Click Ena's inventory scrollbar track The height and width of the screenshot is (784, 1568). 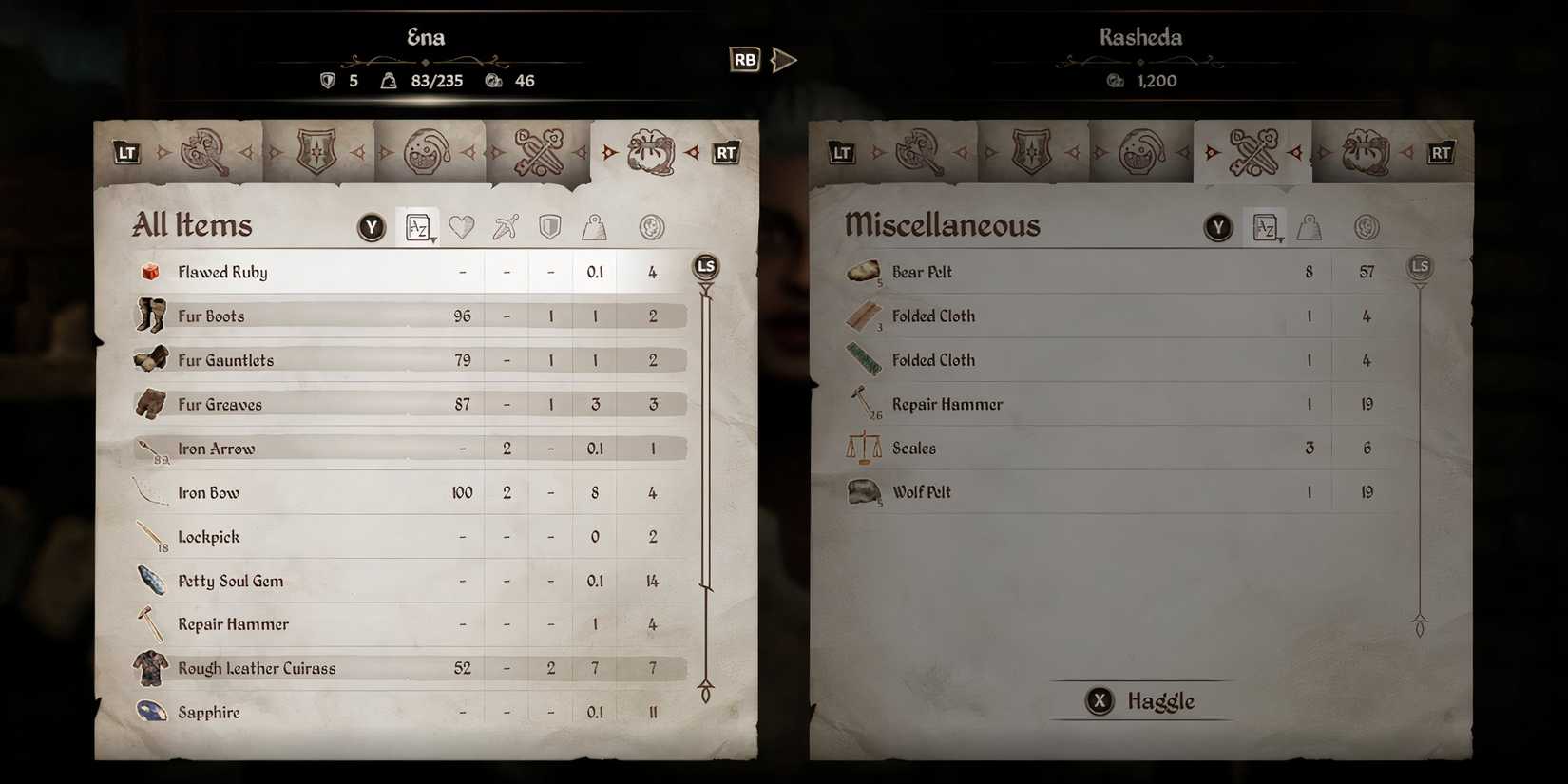pyautogui.click(x=705, y=475)
